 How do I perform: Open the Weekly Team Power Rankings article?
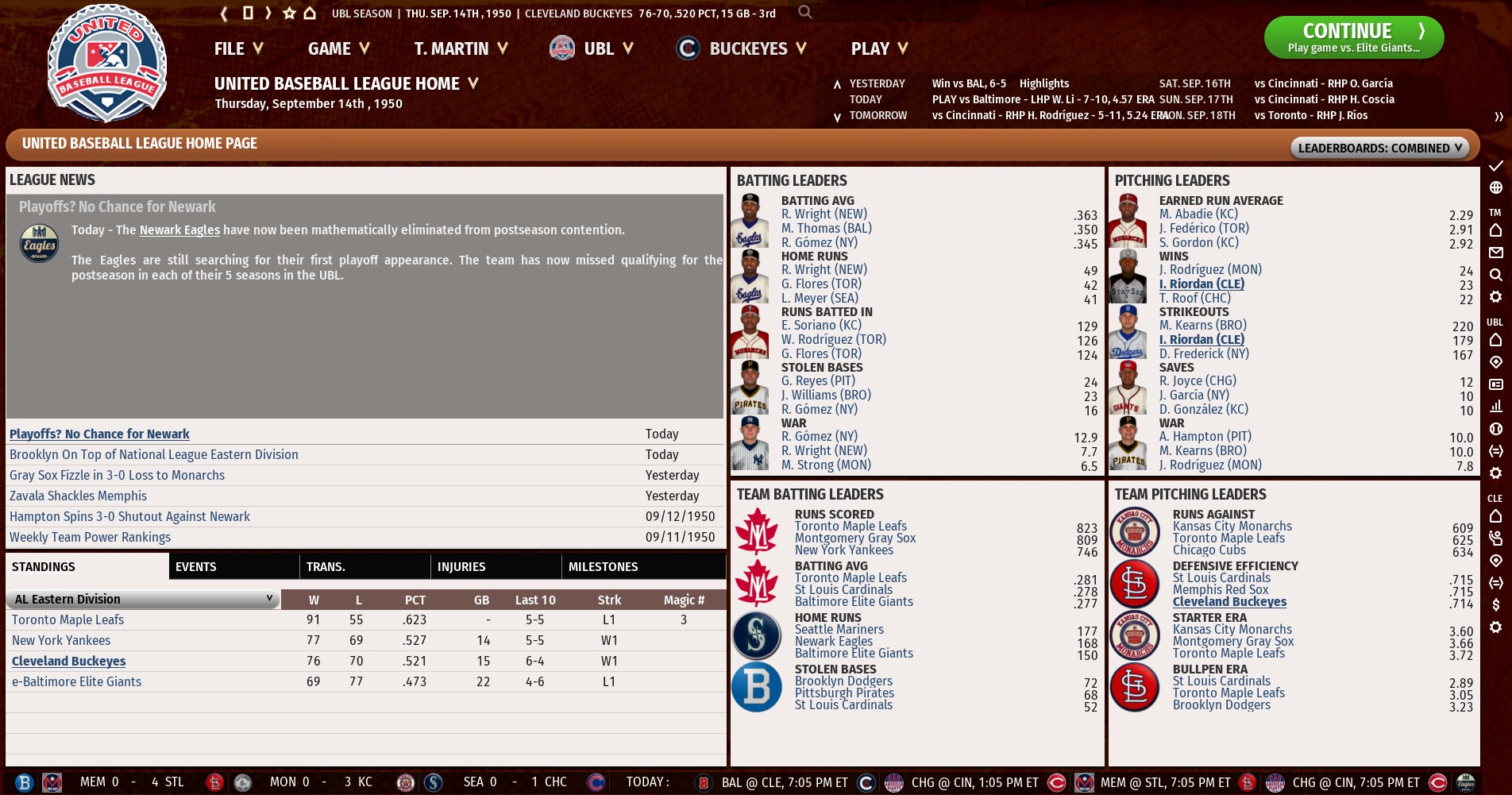90,537
